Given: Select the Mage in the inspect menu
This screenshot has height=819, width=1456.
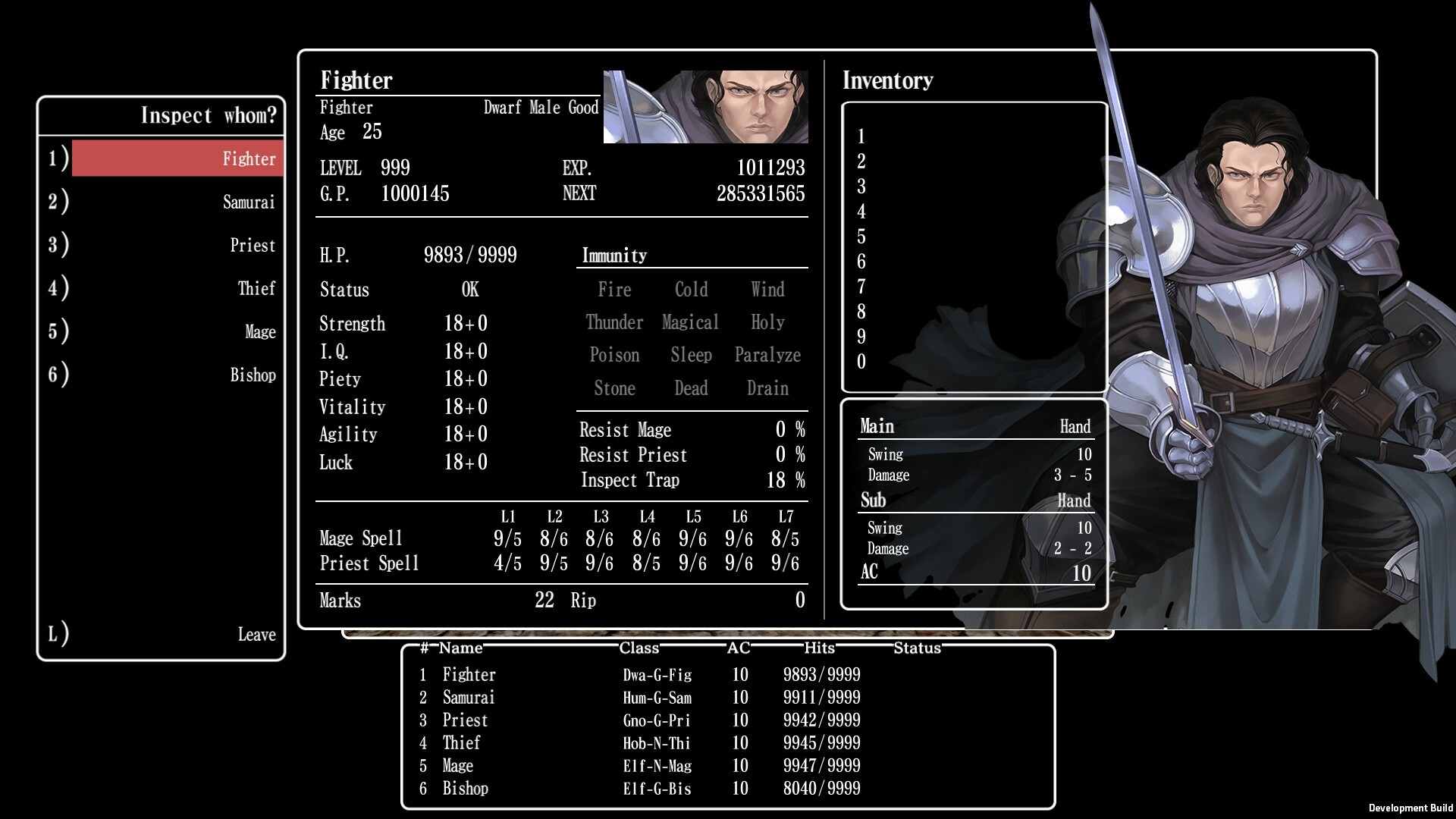Looking at the screenshot, I should point(176,331).
